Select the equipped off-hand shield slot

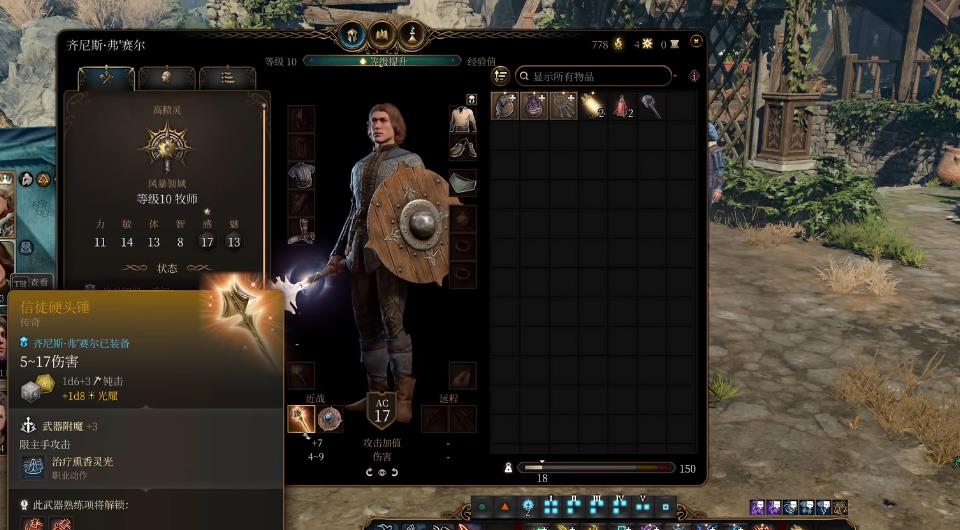tap(329, 418)
